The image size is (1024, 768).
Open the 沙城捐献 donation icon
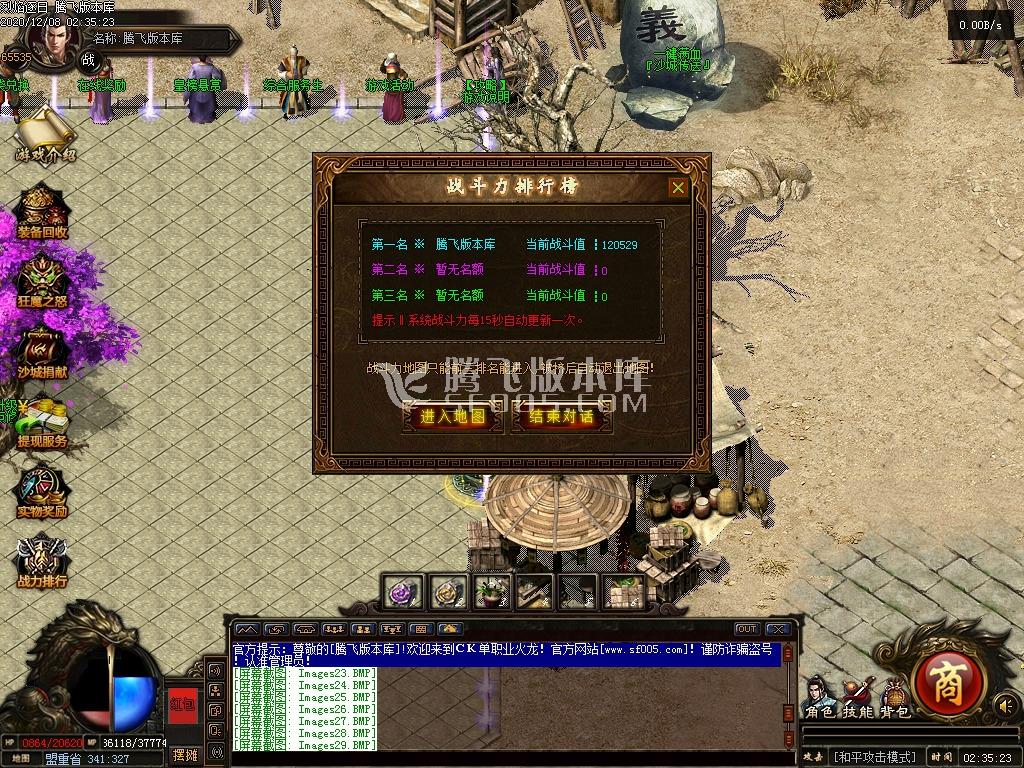coord(42,351)
